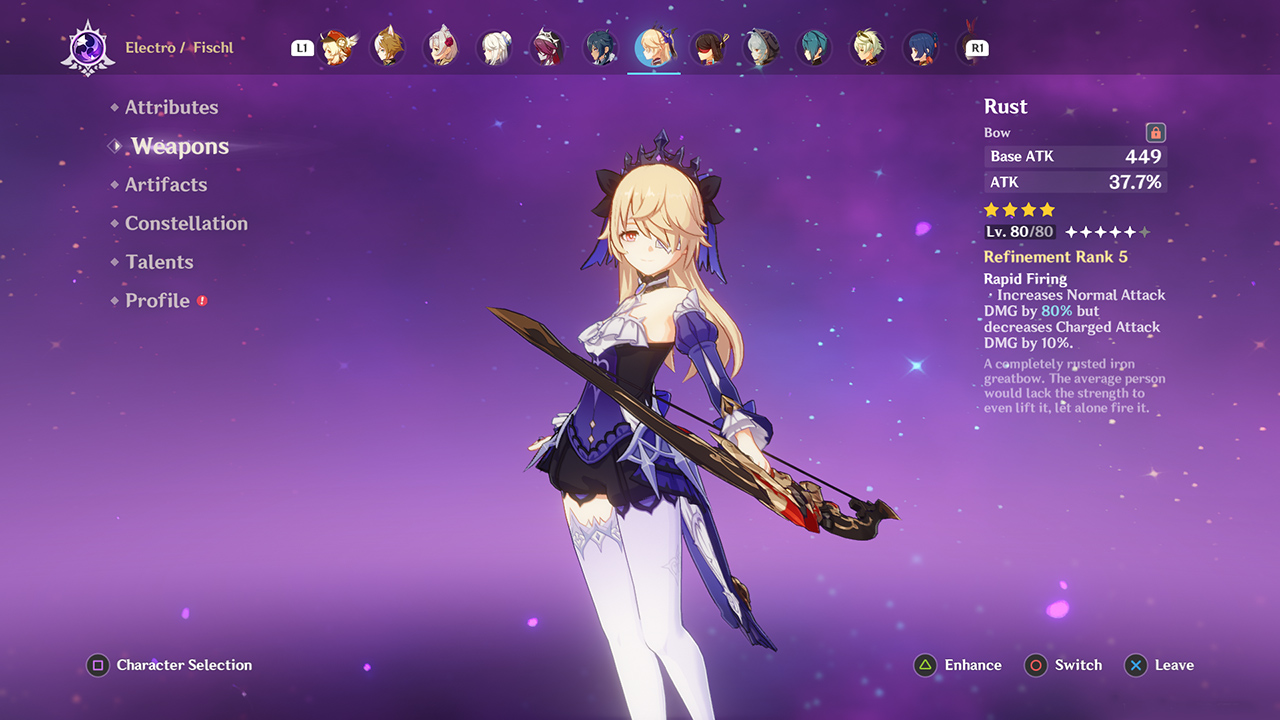Switch to the Constellation section
This screenshot has height=720, width=1280.
(186, 223)
